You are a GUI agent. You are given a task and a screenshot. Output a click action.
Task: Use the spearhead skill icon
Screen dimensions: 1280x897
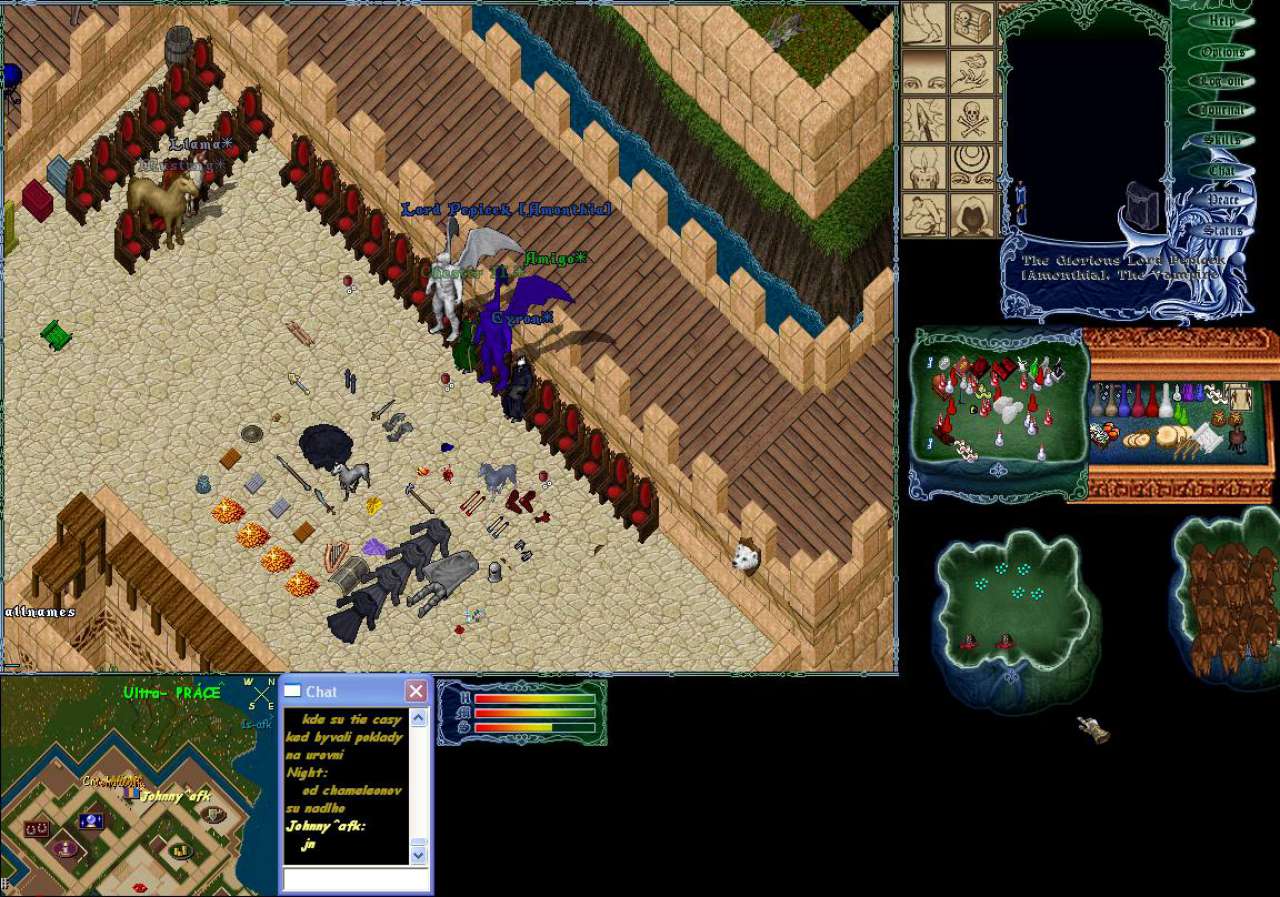pos(924,119)
